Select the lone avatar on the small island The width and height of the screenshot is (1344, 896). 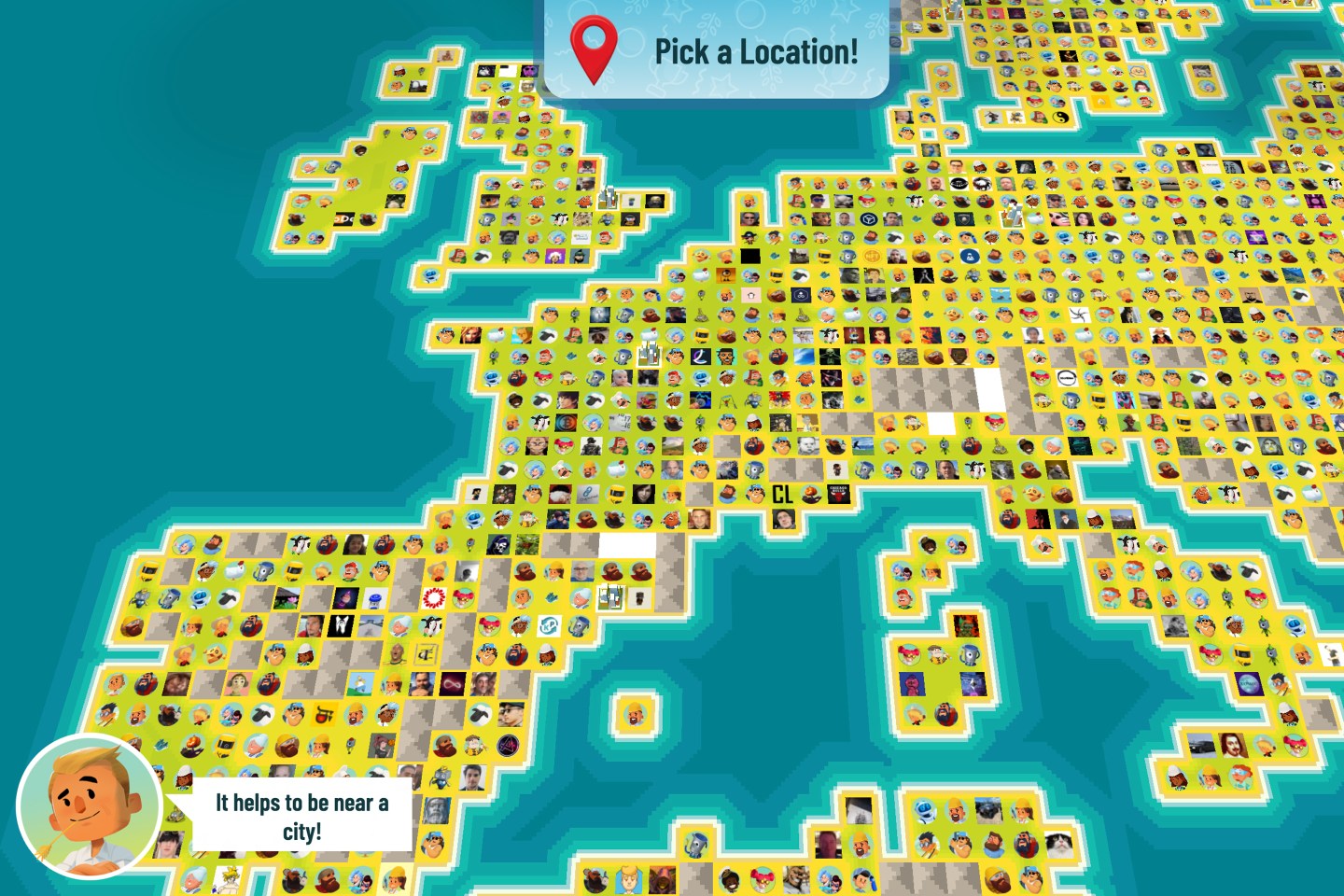(635, 713)
